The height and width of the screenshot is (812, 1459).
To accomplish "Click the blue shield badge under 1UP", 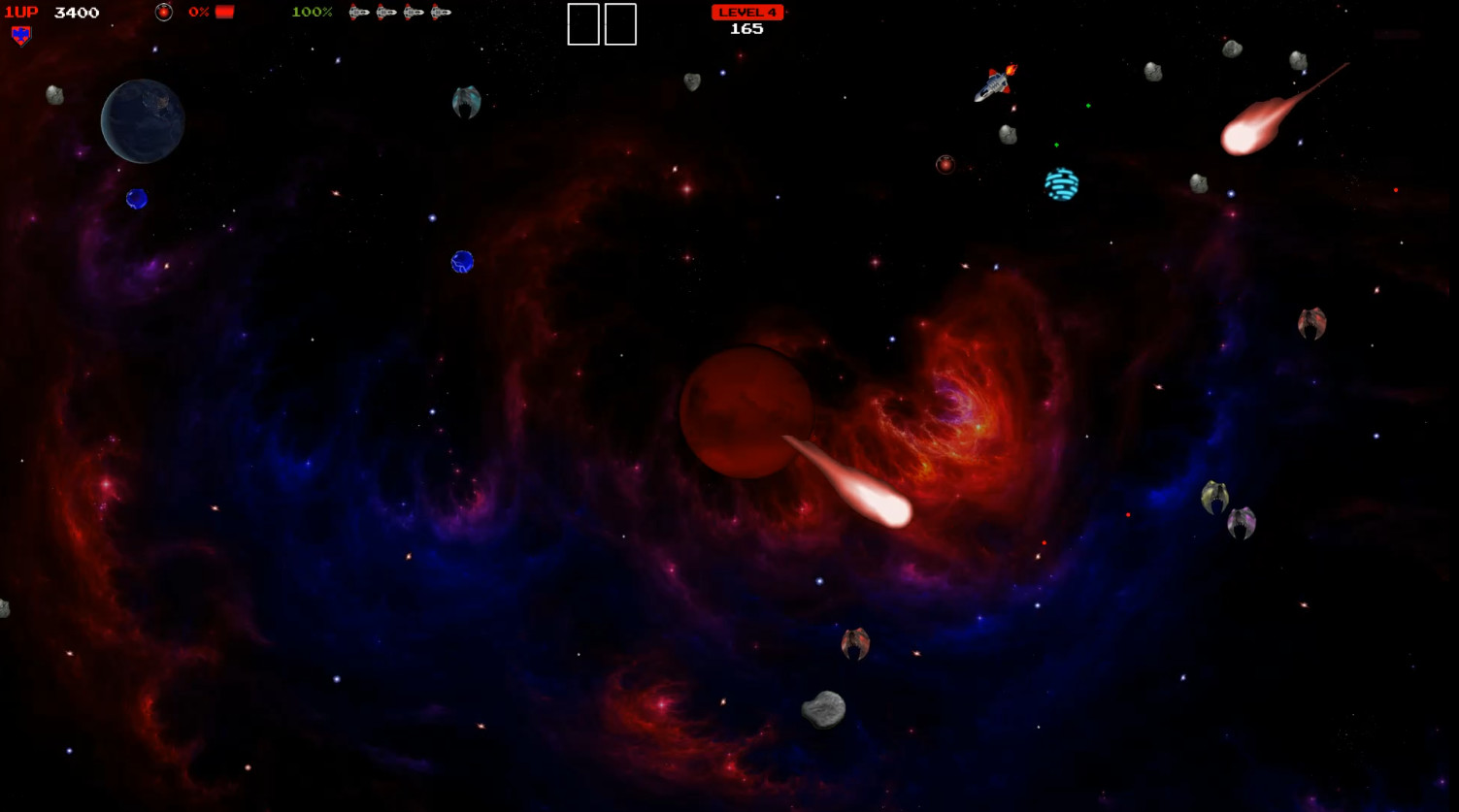I will tap(19, 37).
